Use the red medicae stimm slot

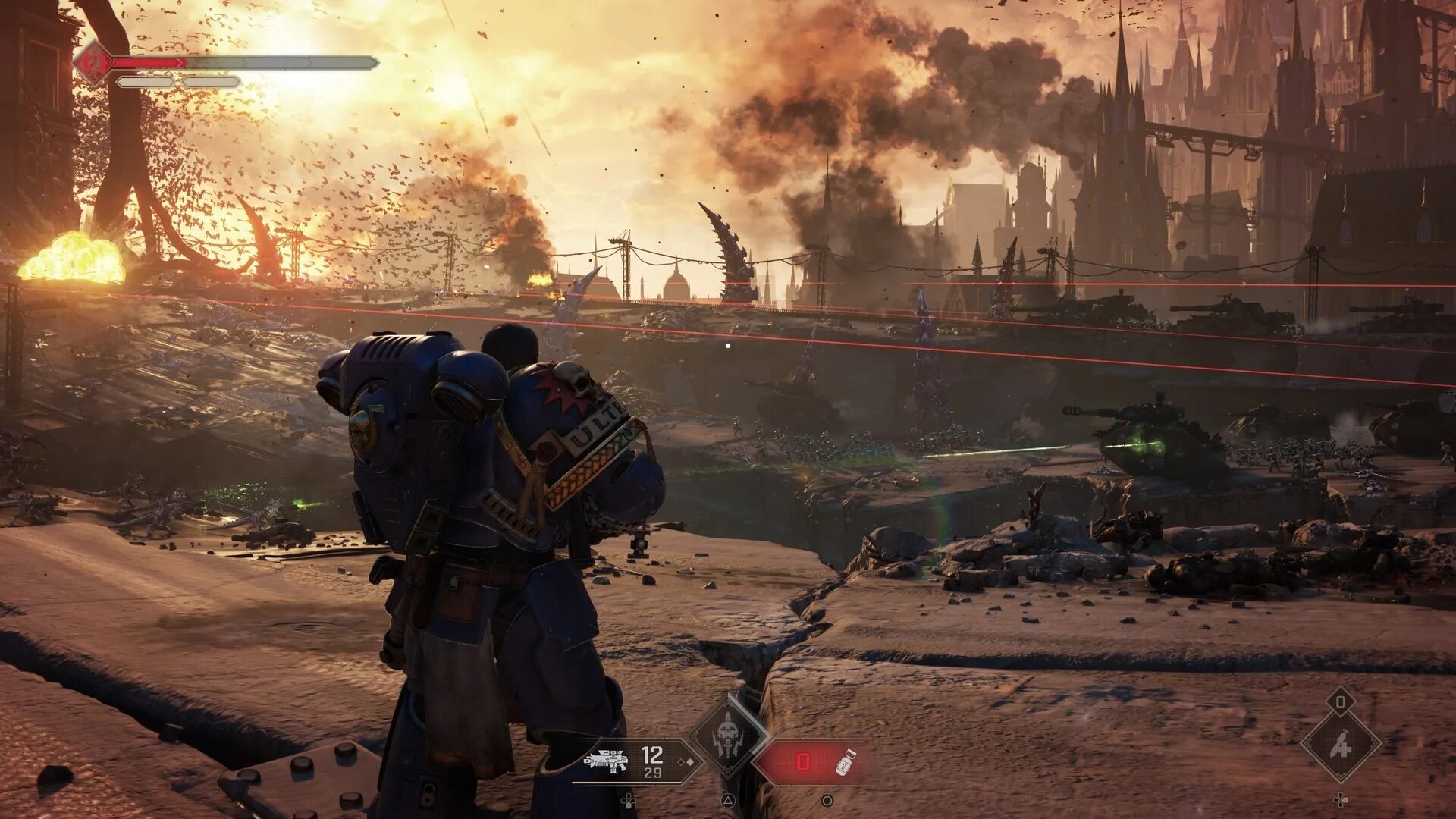click(810, 761)
